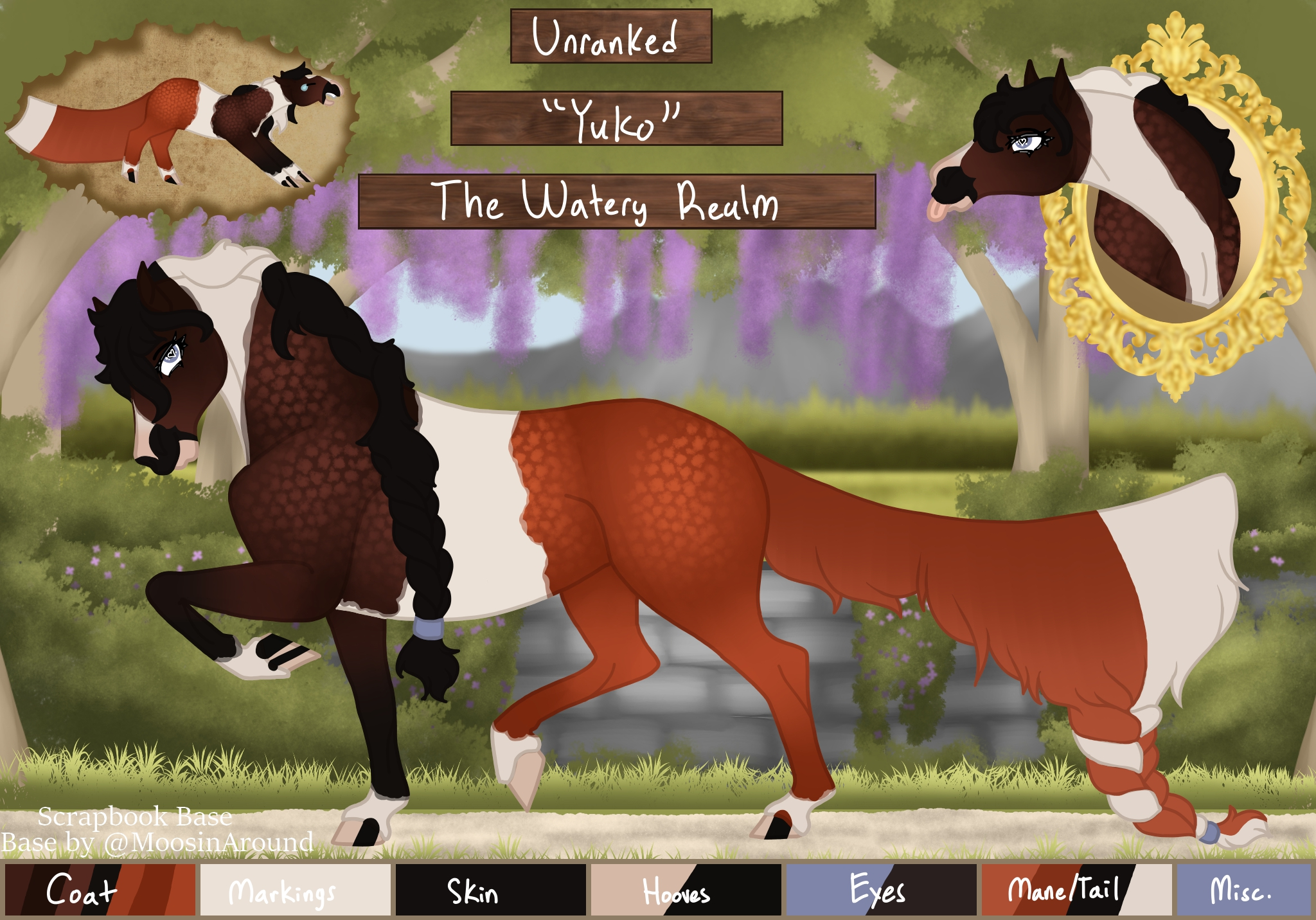Select the "Yuko" name plaque
The image size is (1316, 920).
[x=616, y=118]
